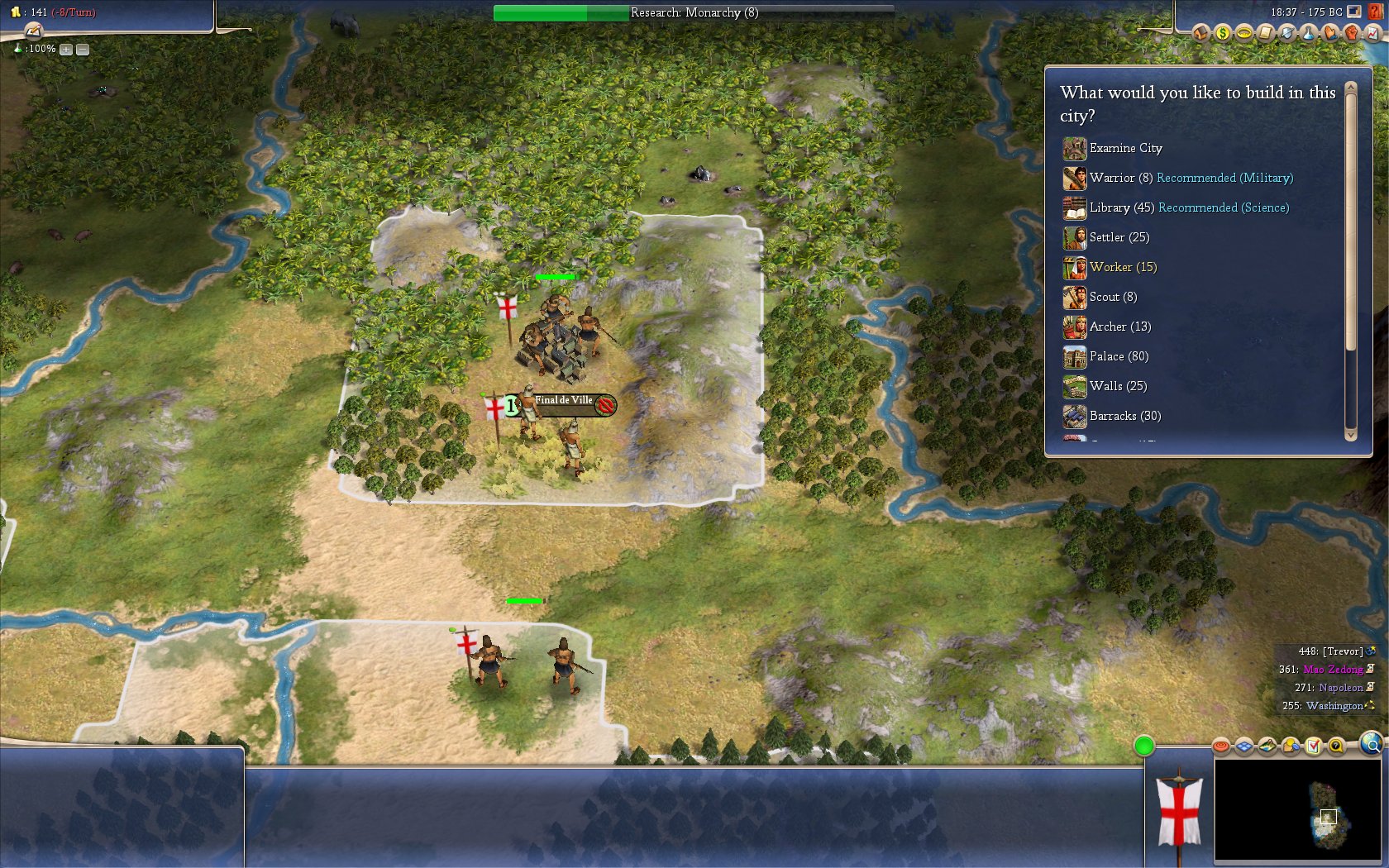Open the globe view magnifier button

click(x=1372, y=745)
